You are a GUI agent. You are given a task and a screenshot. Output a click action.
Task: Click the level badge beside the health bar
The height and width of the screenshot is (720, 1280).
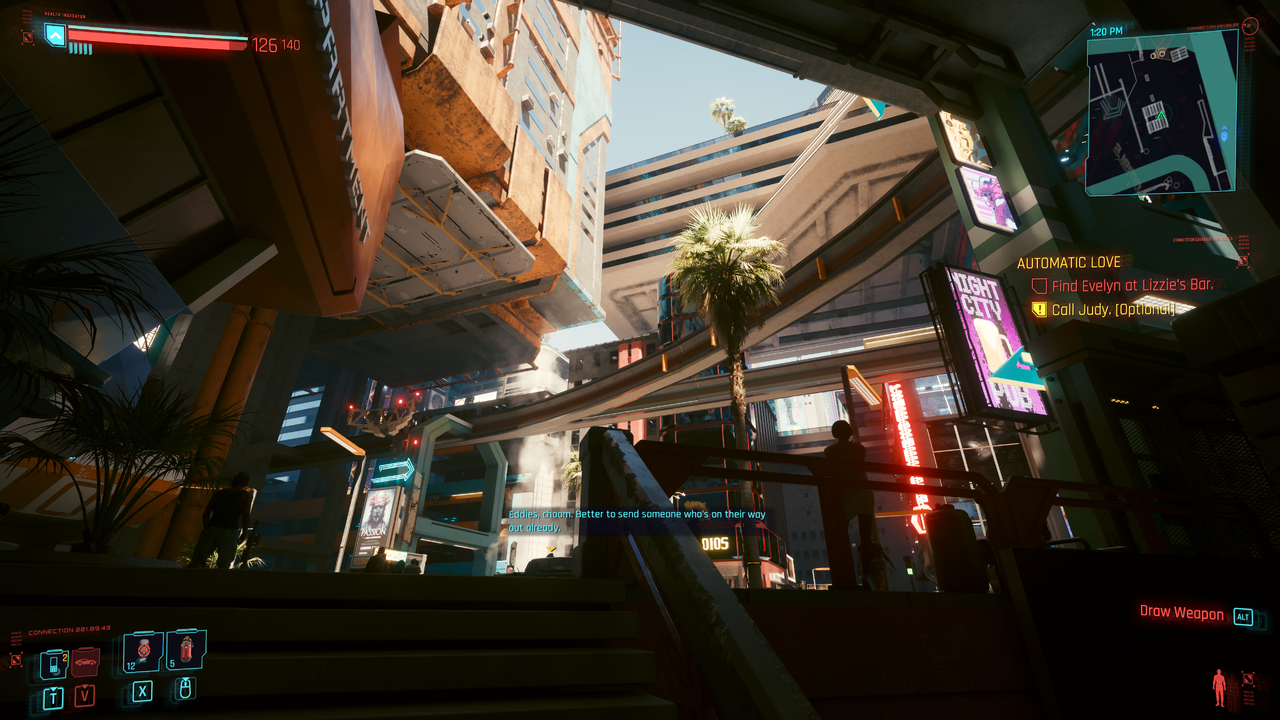point(55,36)
